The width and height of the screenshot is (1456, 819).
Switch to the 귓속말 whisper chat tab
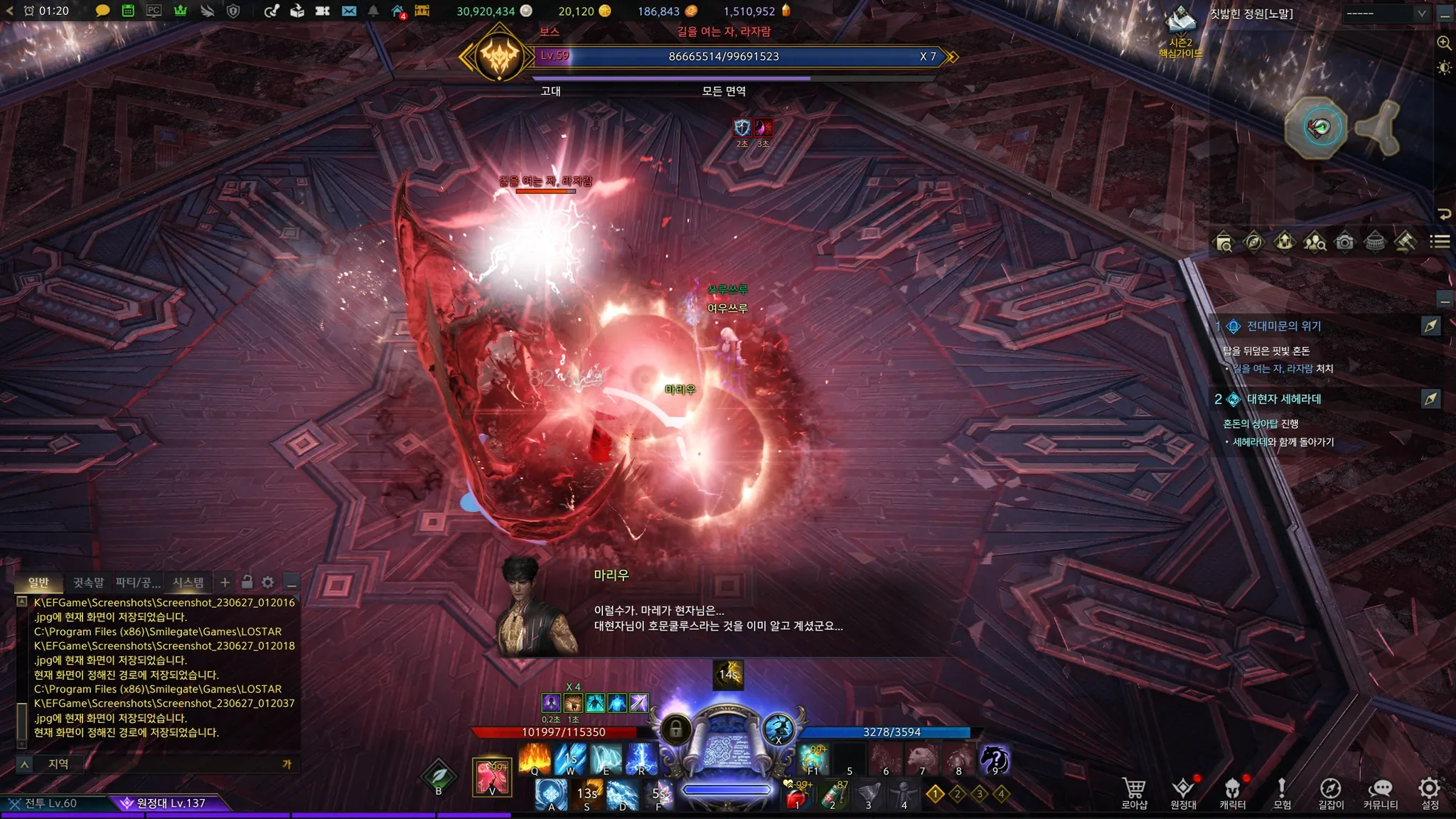coord(88,582)
